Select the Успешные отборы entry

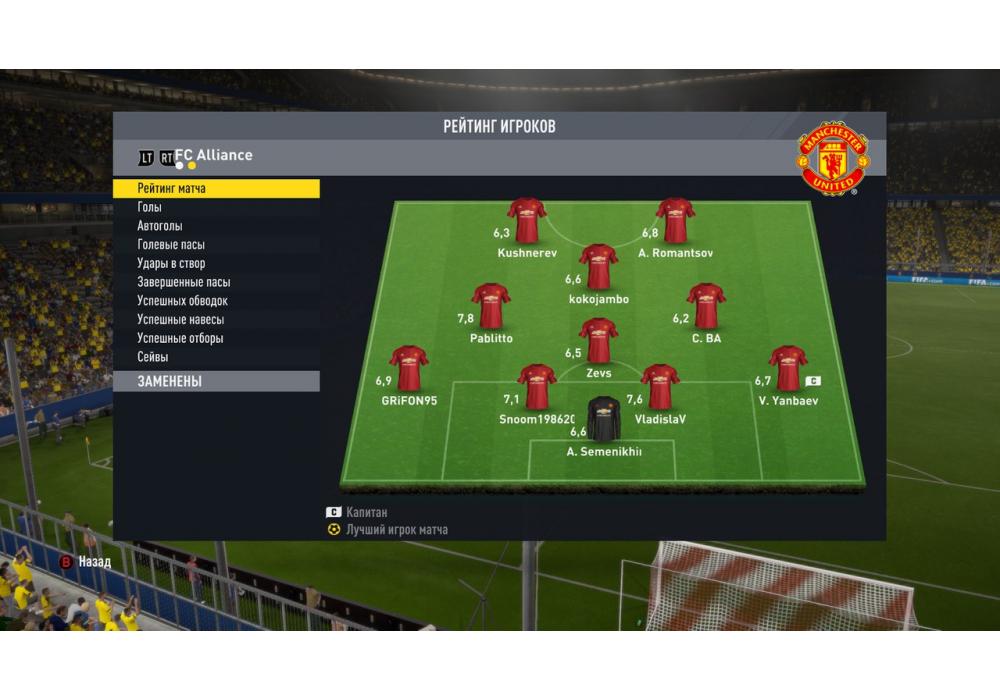point(180,339)
